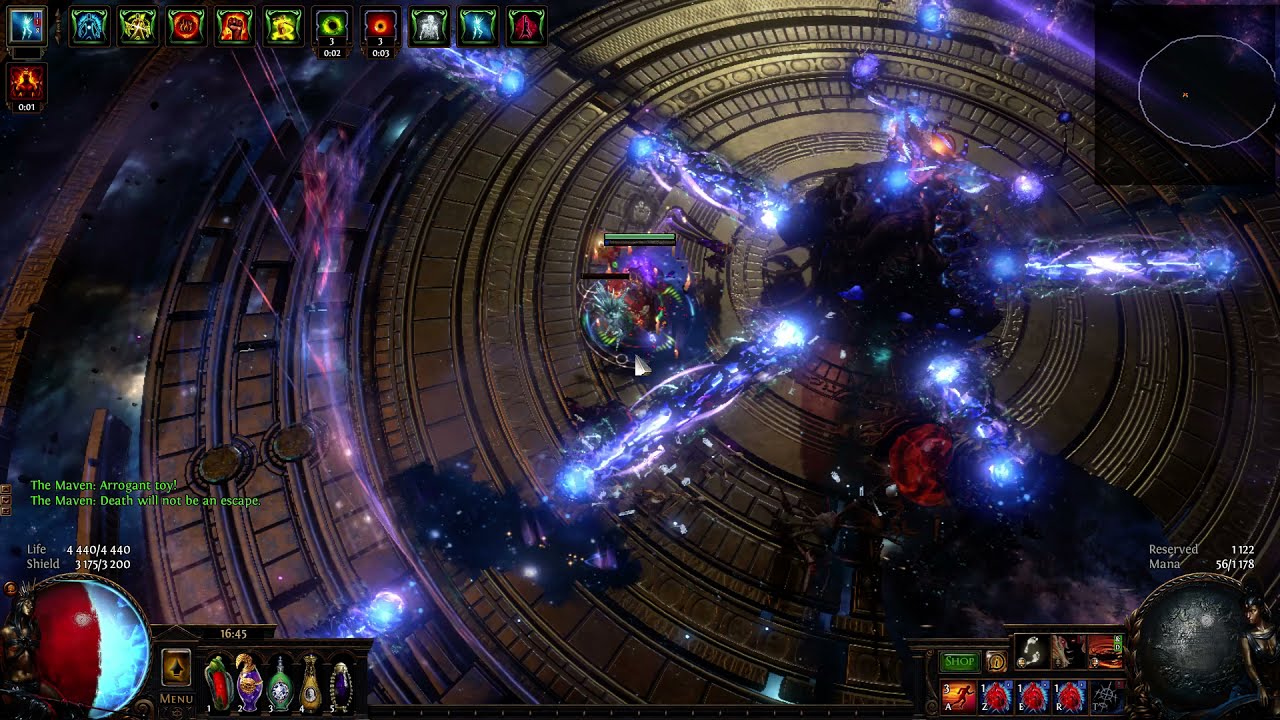The image size is (1280, 720).
Task: Click the golden up-arrow button above Menu
Action: [176, 666]
